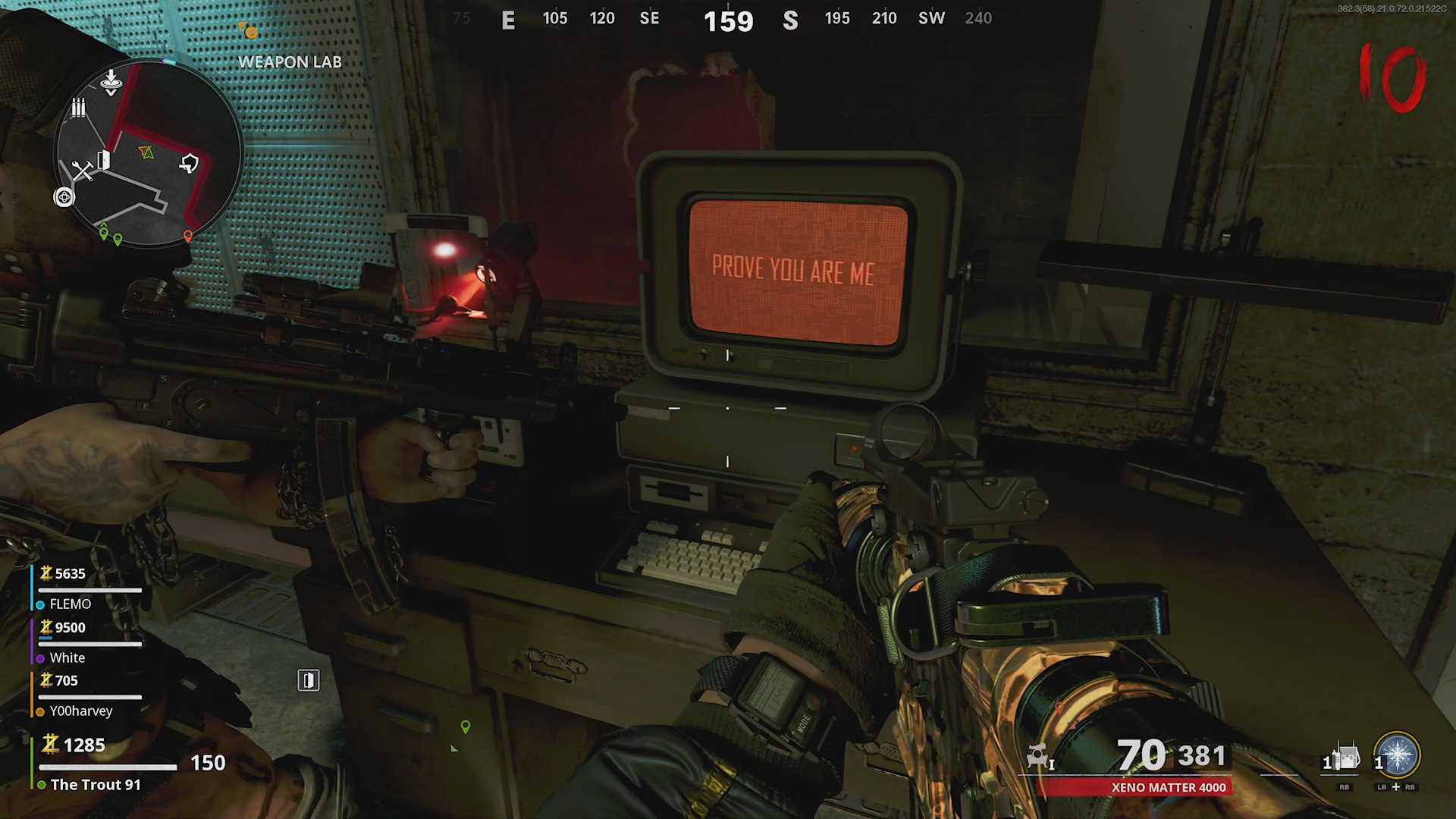Click the objective marker icon above Weapon Lab
The image size is (1456, 819).
pos(249,31)
